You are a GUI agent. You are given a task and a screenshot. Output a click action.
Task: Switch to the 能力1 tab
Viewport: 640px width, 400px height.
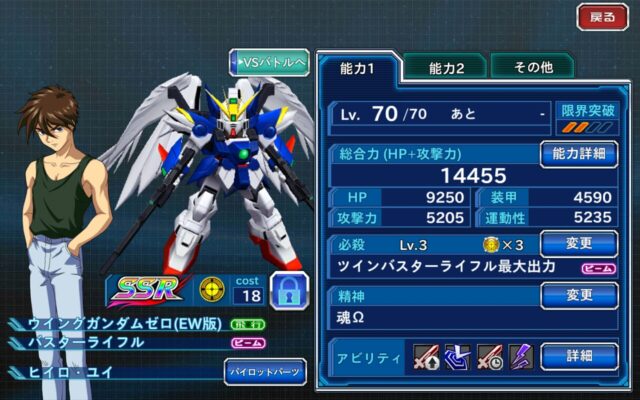click(x=358, y=68)
